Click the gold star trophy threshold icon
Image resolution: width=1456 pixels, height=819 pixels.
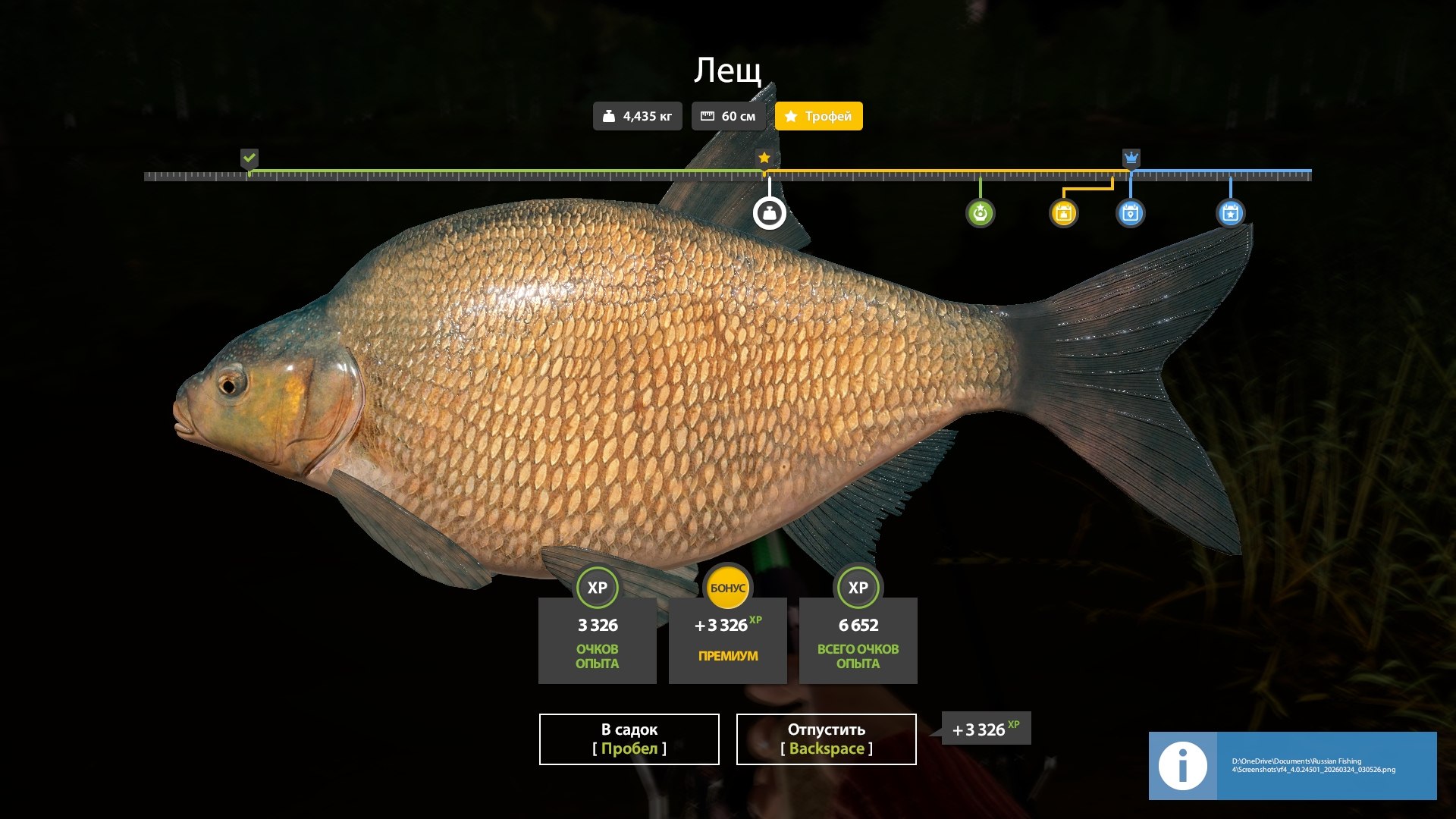click(764, 158)
